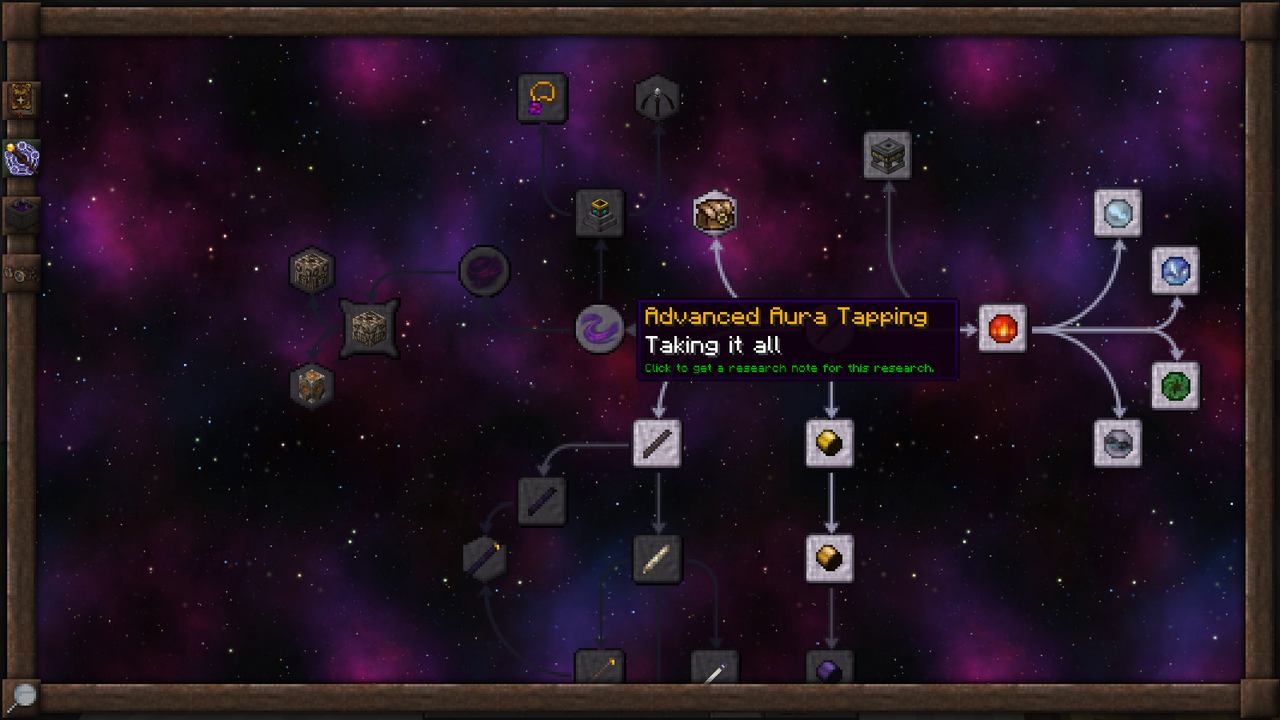
Task: Select the red fire orb research node
Action: click(1002, 328)
